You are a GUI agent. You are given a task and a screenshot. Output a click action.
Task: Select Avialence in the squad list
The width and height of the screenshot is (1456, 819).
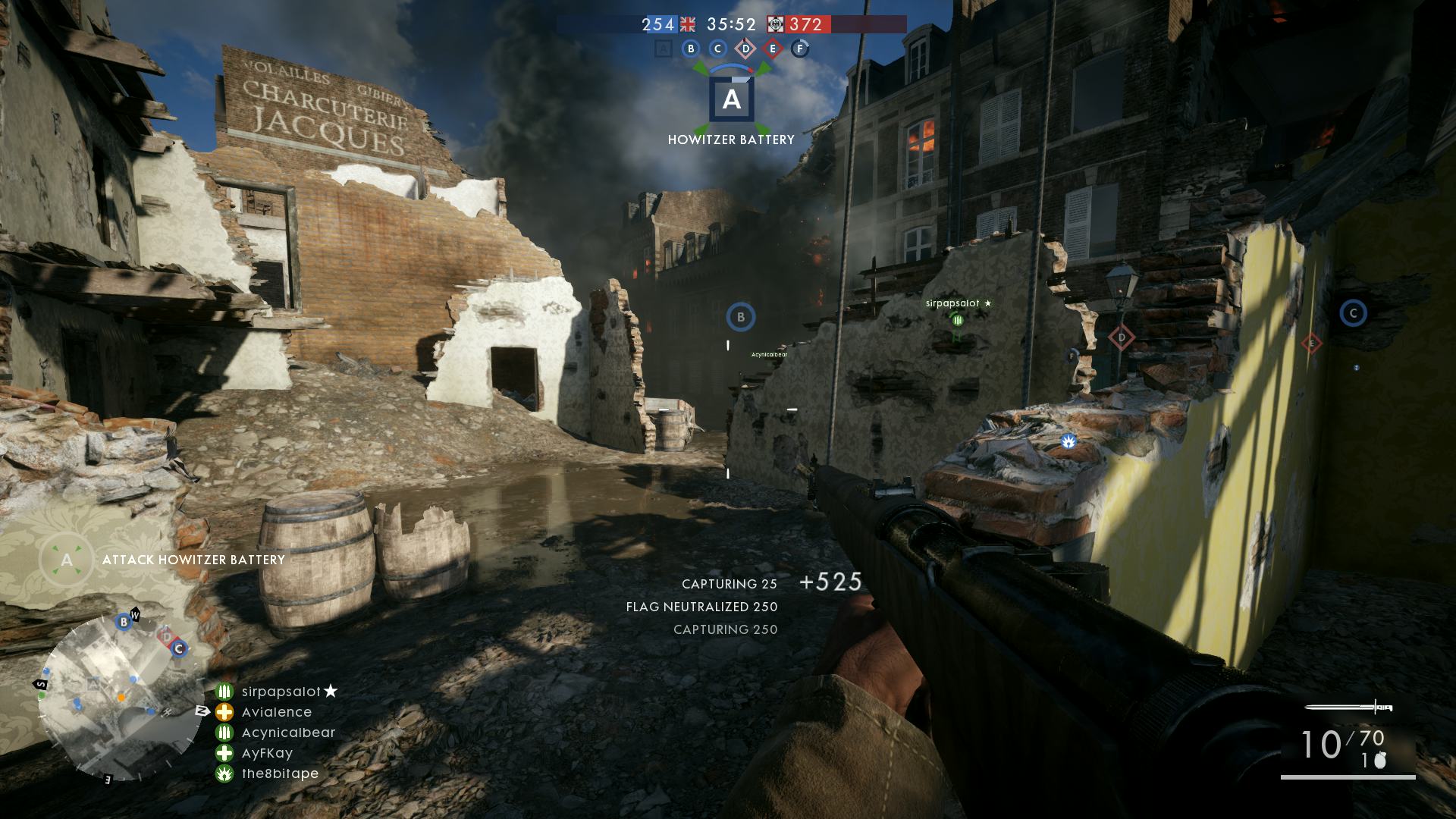[277, 712]
